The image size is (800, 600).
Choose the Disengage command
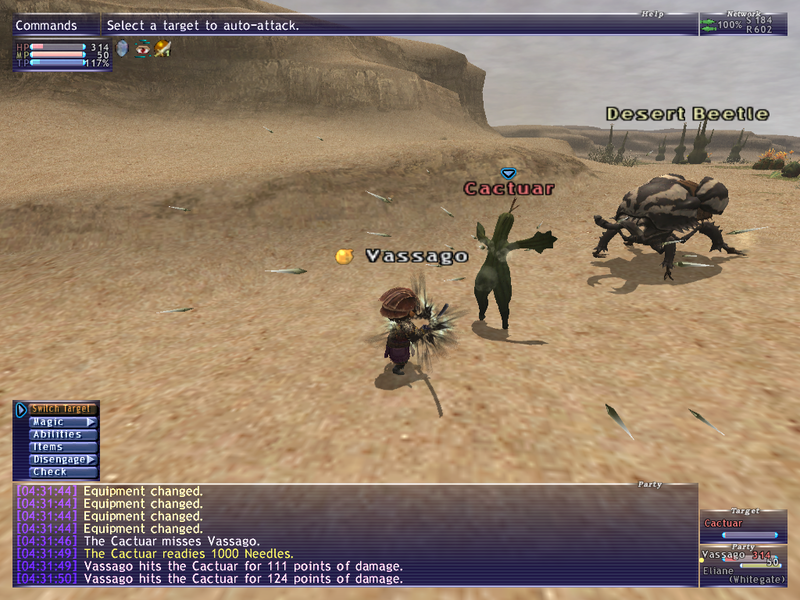click(x=62, y=459)
